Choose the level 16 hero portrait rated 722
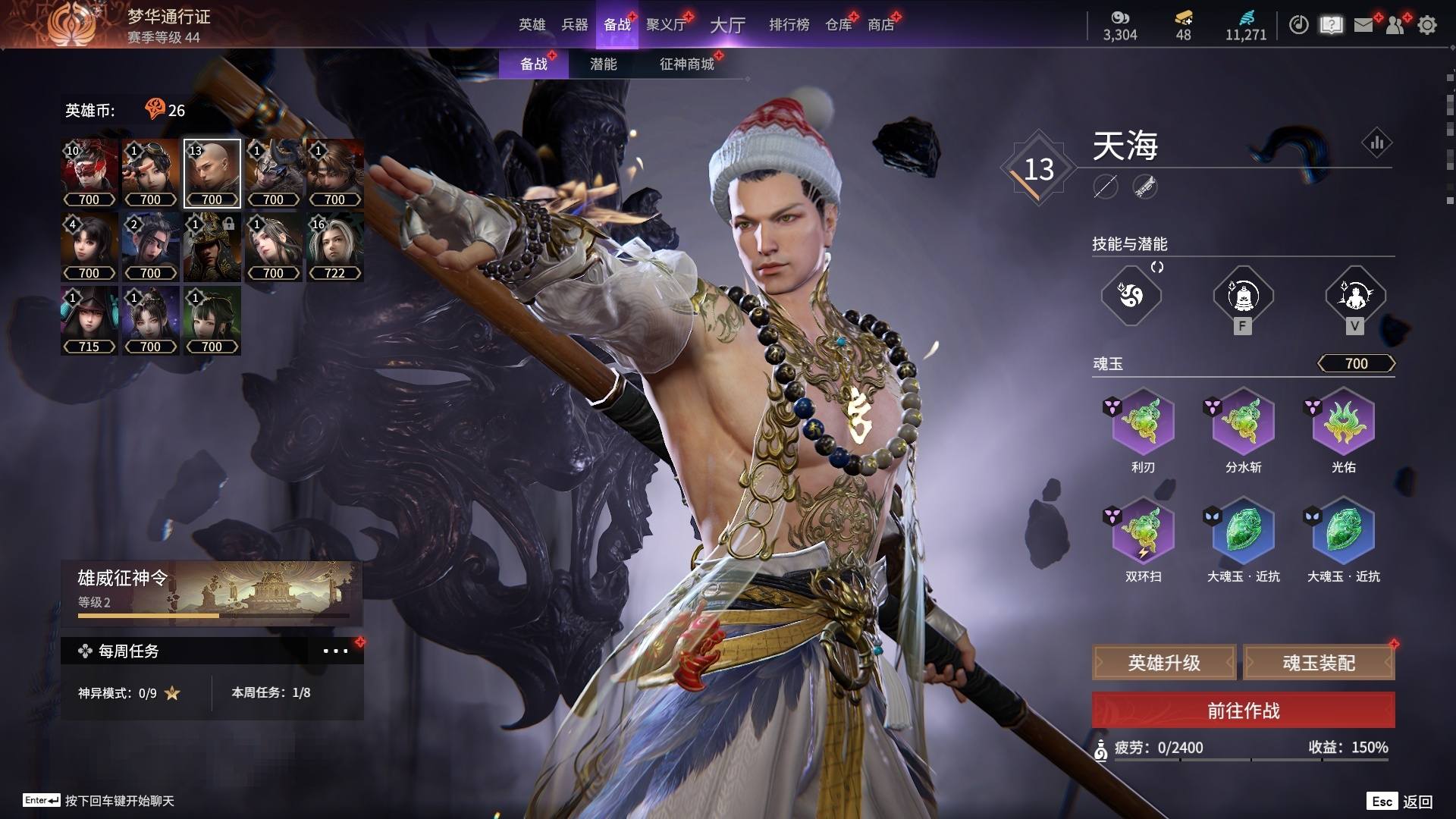 click(334, 247)
